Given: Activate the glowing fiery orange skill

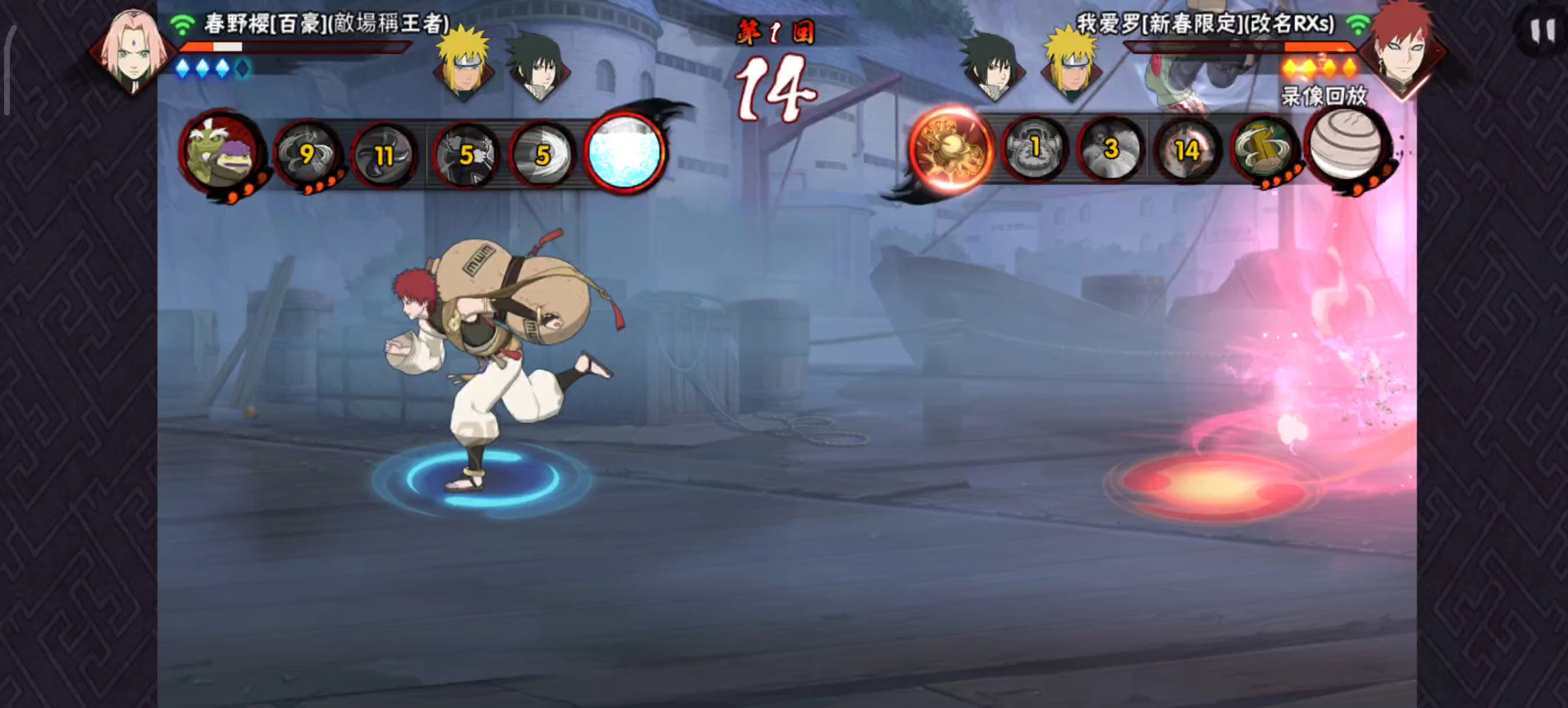Looking at the screenshot, I should [x=951, y=150].
